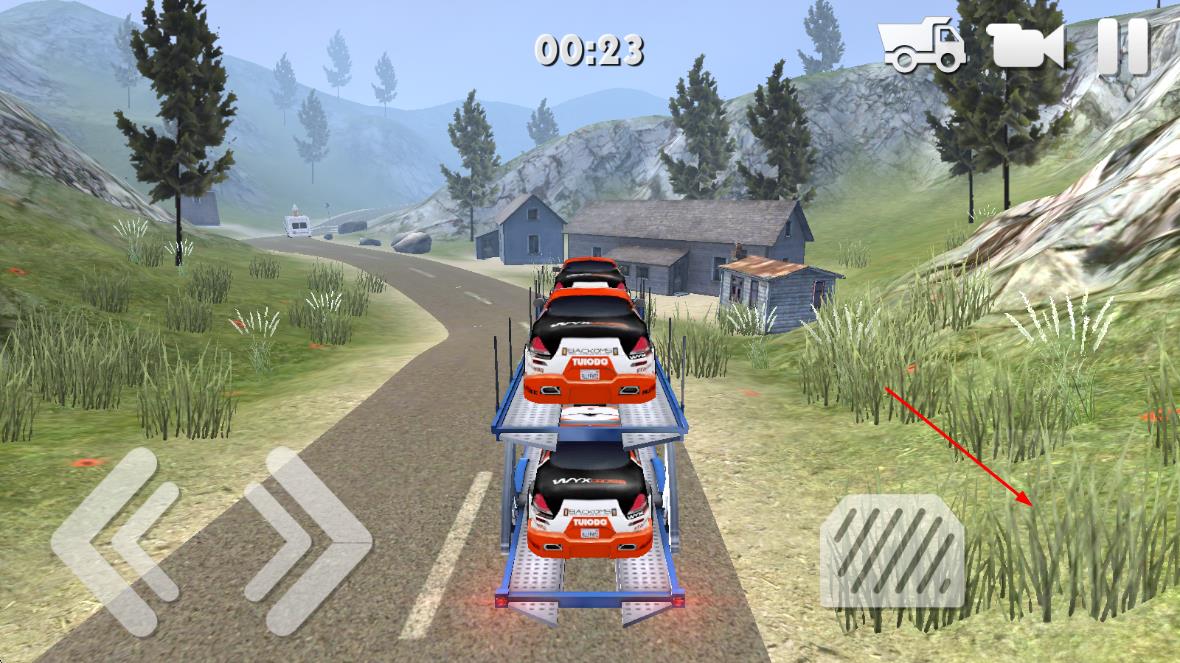Tap the truck icon
The height and width of the screenshot is (663, 1180).
(921, 46)
